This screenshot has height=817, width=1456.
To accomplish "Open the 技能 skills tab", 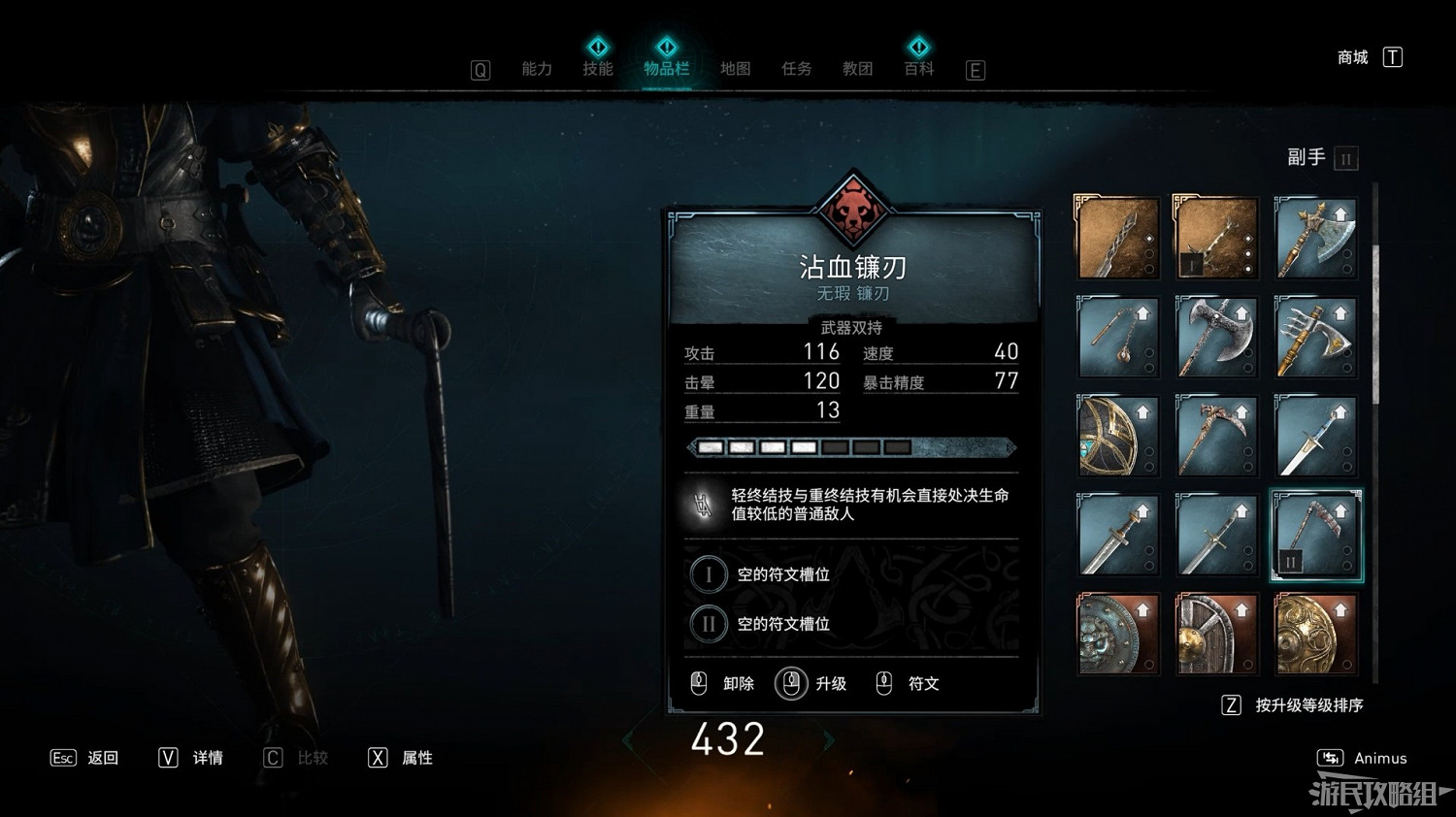I will (599, 69).
